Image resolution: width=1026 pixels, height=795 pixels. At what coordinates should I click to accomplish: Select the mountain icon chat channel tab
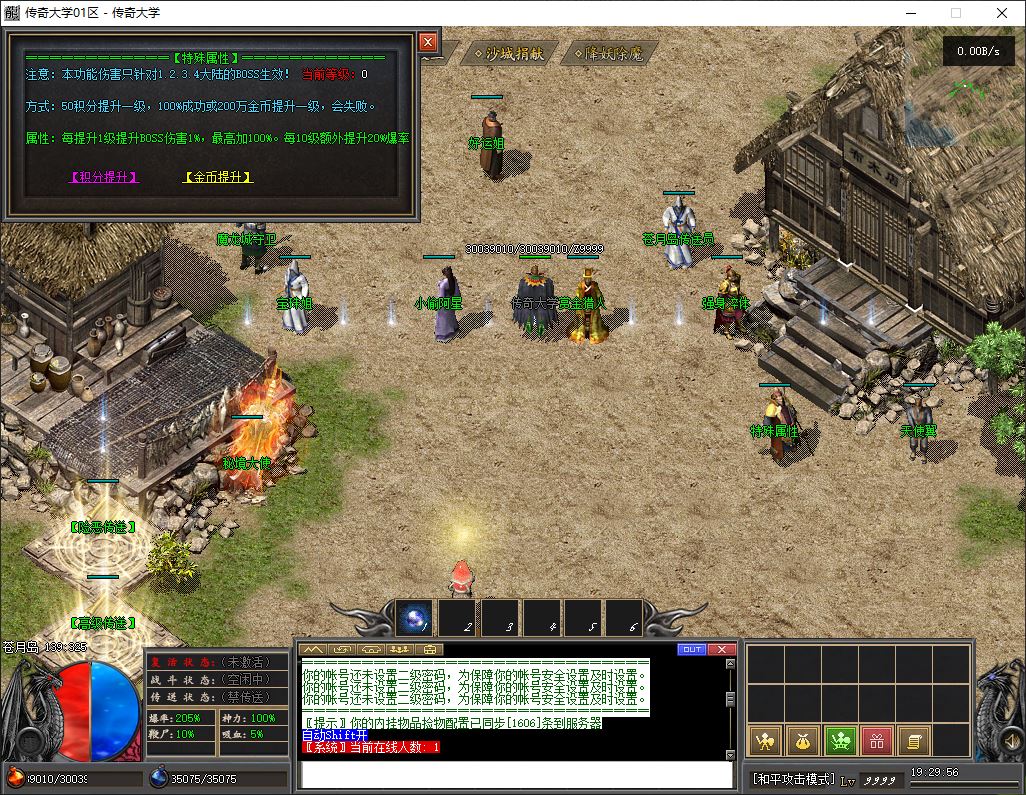tap(313, 649)
